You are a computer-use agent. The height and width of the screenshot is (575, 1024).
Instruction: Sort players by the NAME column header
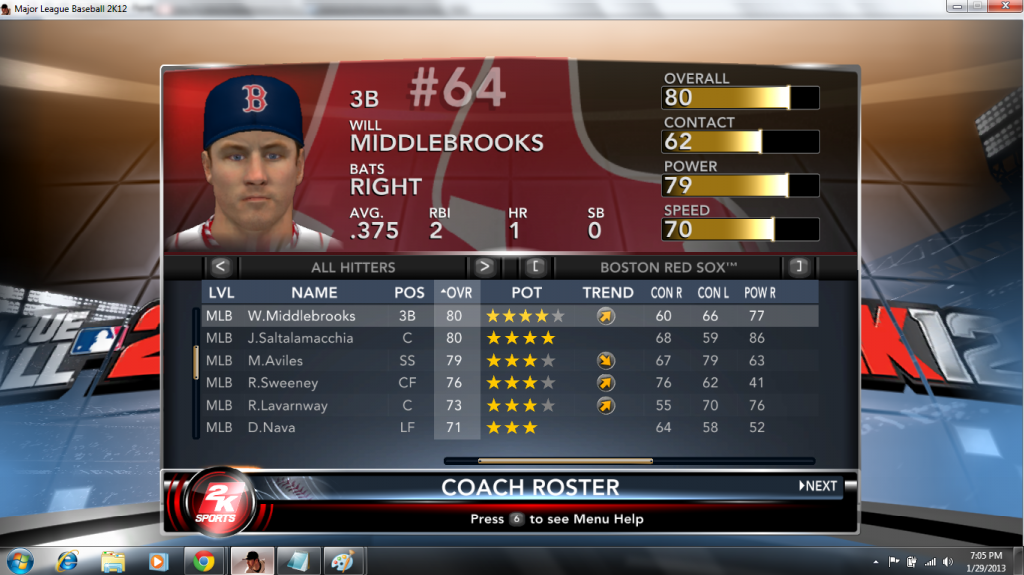pyautogui.click(x=314, y=293)
